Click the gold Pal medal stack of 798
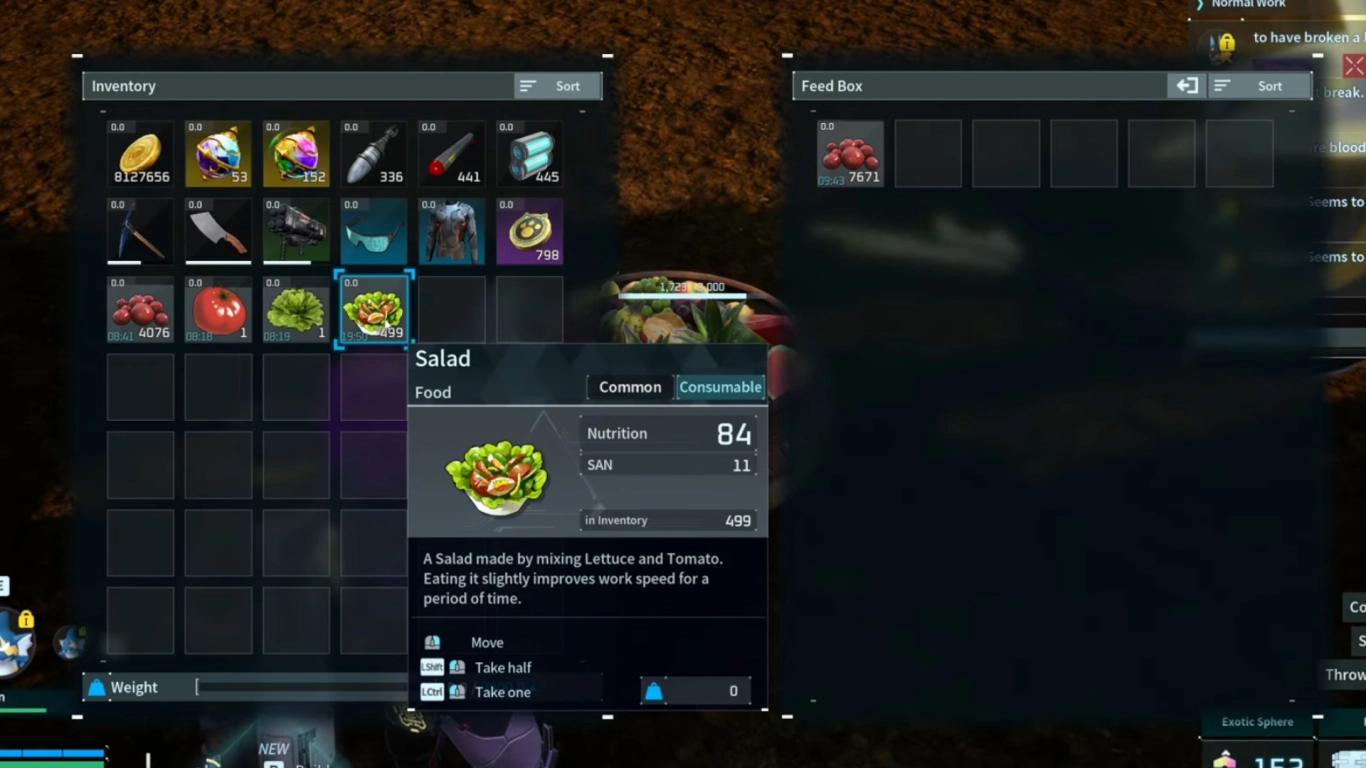This screenshot has width=1366, height=768. pos(529,231)
